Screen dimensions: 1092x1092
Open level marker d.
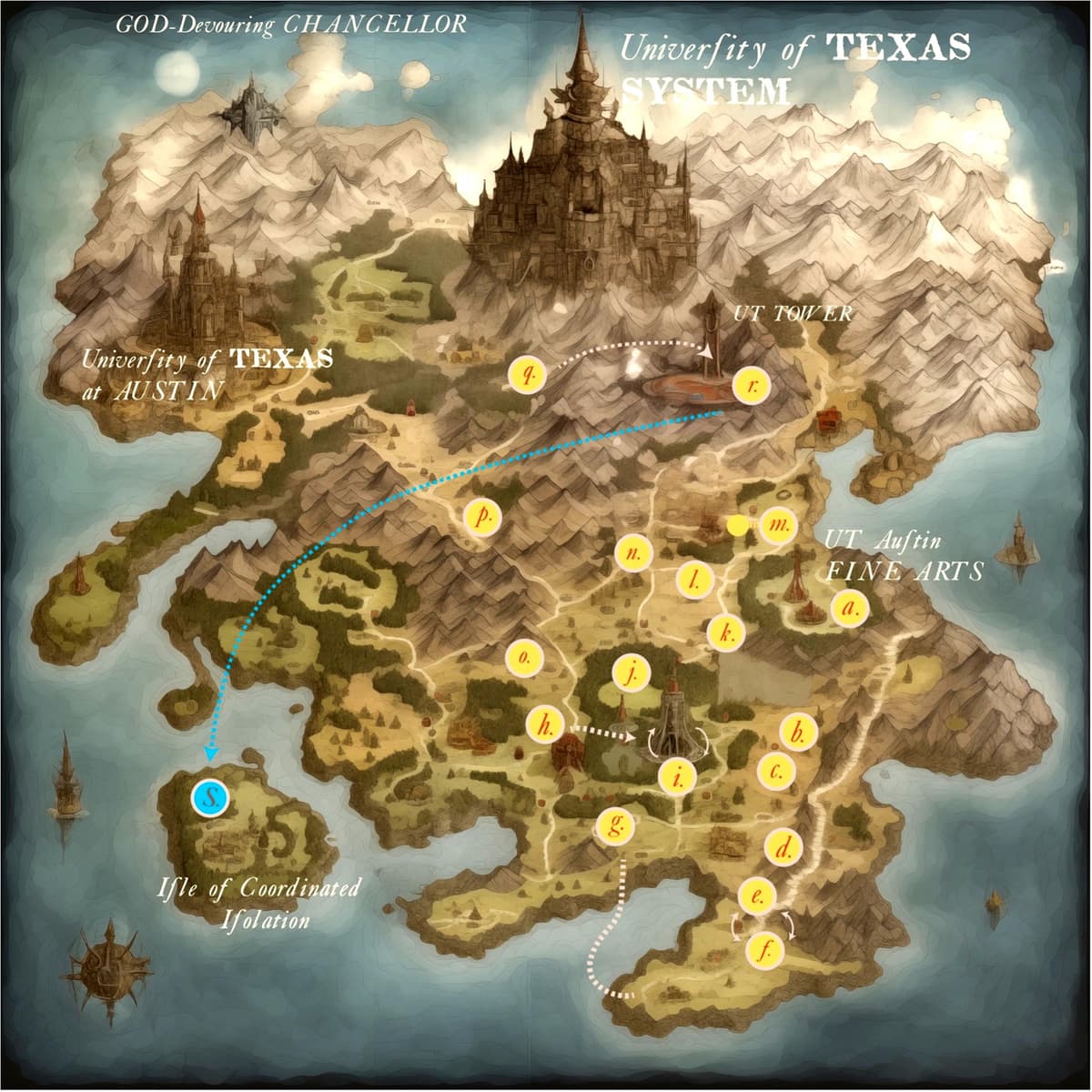[784, 848]
